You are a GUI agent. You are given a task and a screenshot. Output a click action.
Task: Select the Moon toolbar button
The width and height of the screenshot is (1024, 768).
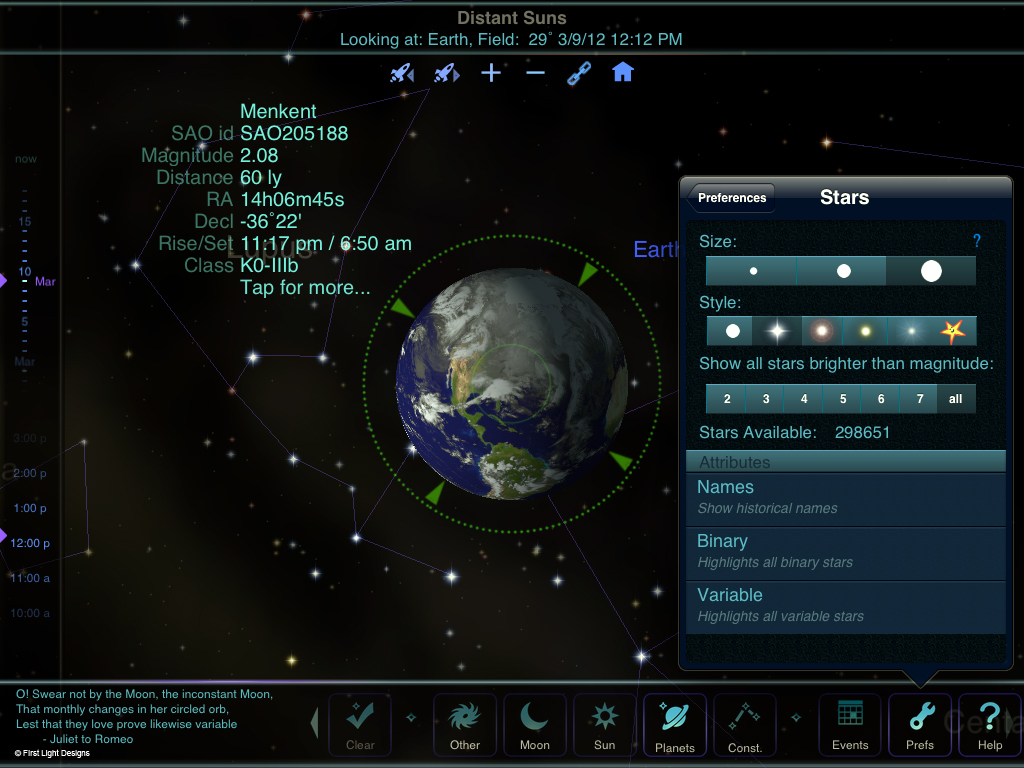(x=534, y=724)
